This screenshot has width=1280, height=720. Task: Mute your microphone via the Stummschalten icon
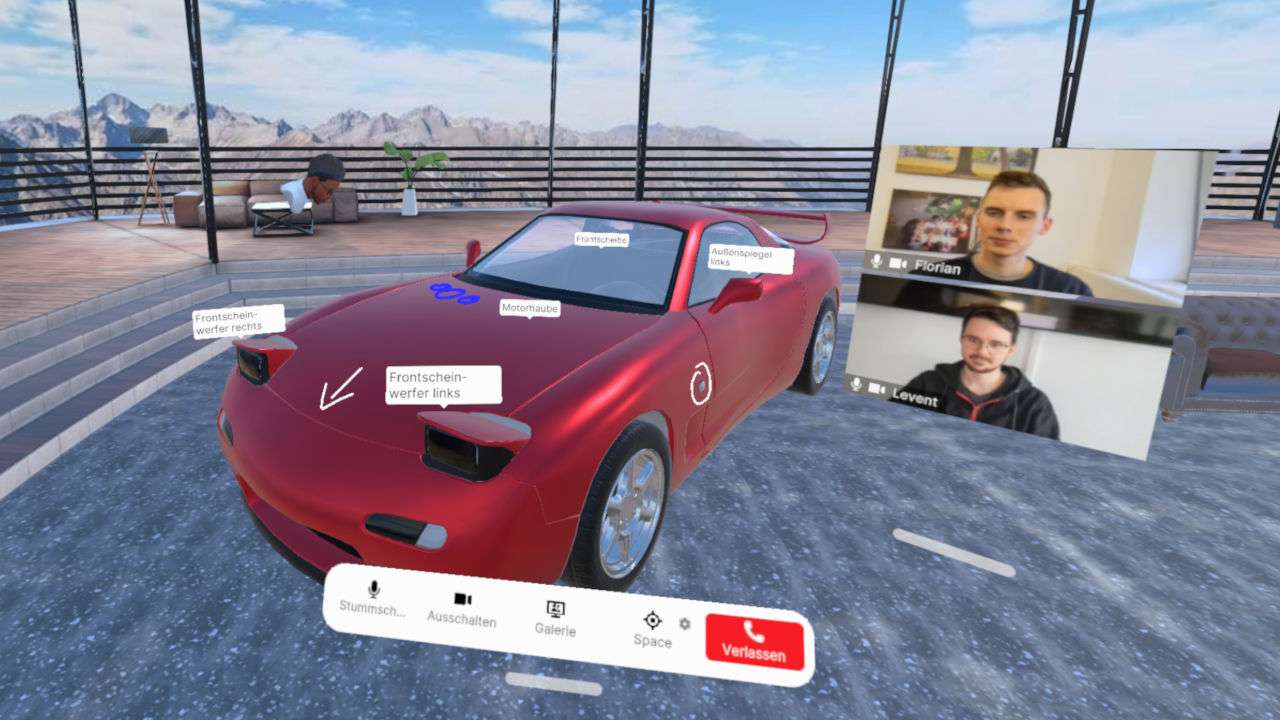[x=372, y=590]
